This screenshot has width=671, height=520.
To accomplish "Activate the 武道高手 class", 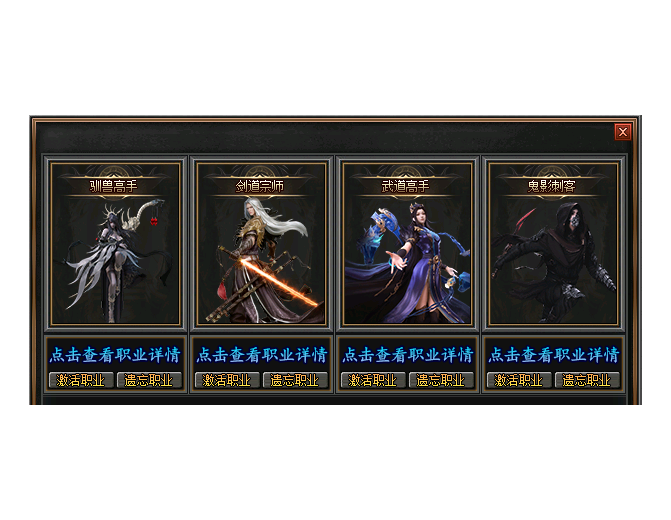I will tap(374, 380).
